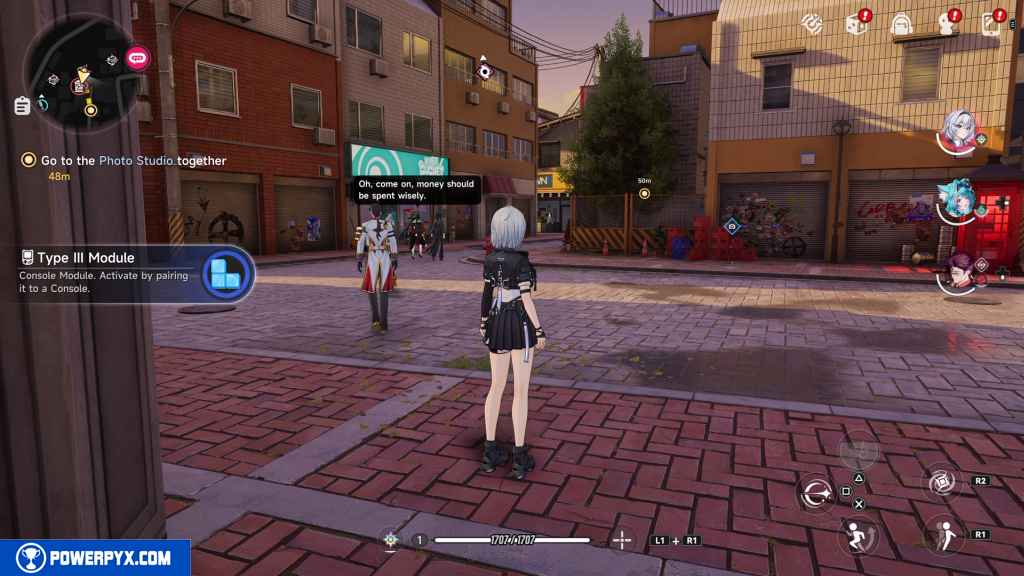This screenshot has width=1024, height=576.
Task: Open the dice icon with red alert
Action: (857, 22)
